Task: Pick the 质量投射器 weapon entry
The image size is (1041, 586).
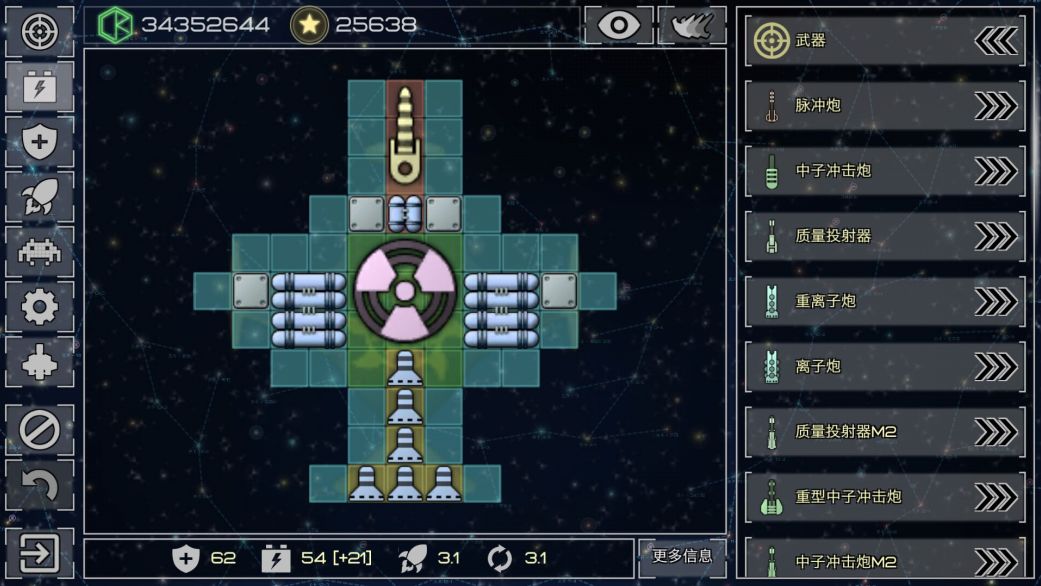Action: (885, 236)
